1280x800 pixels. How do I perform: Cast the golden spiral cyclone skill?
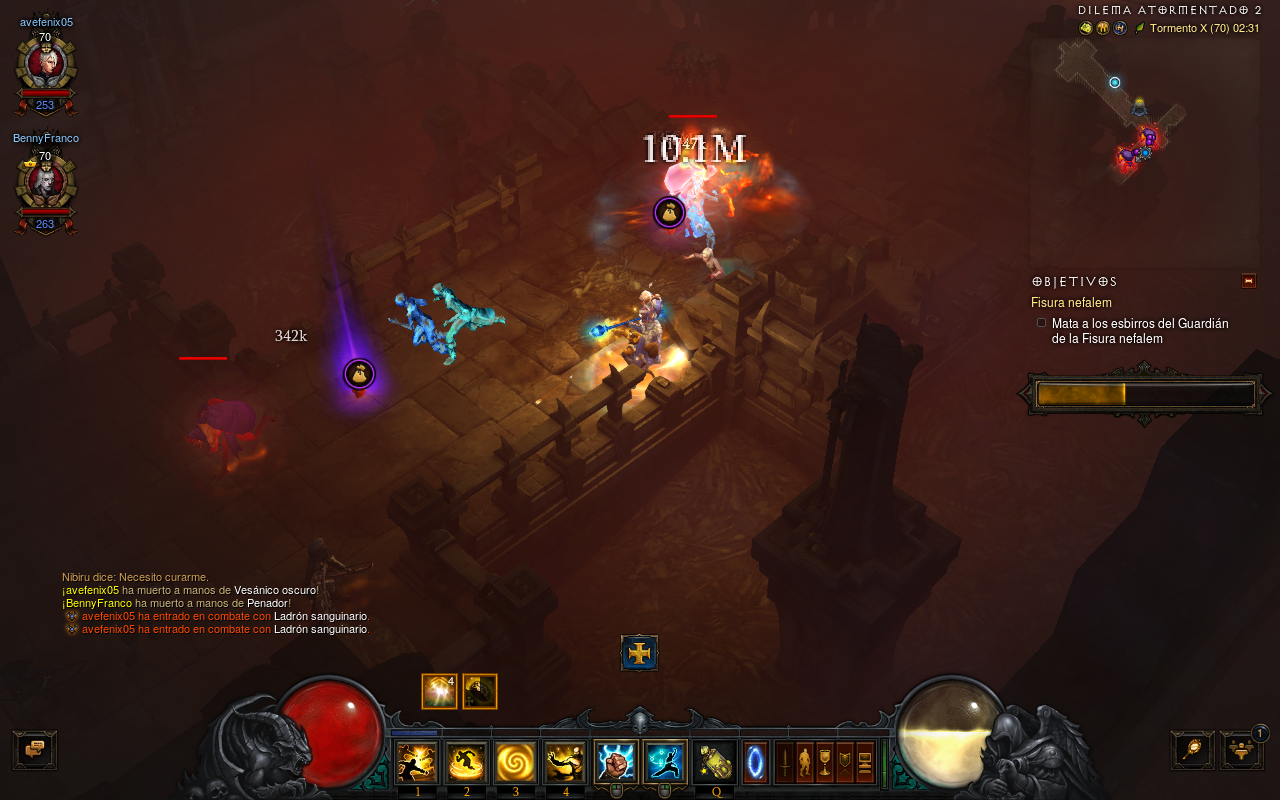pyautogui.click(x=516, y=762)
